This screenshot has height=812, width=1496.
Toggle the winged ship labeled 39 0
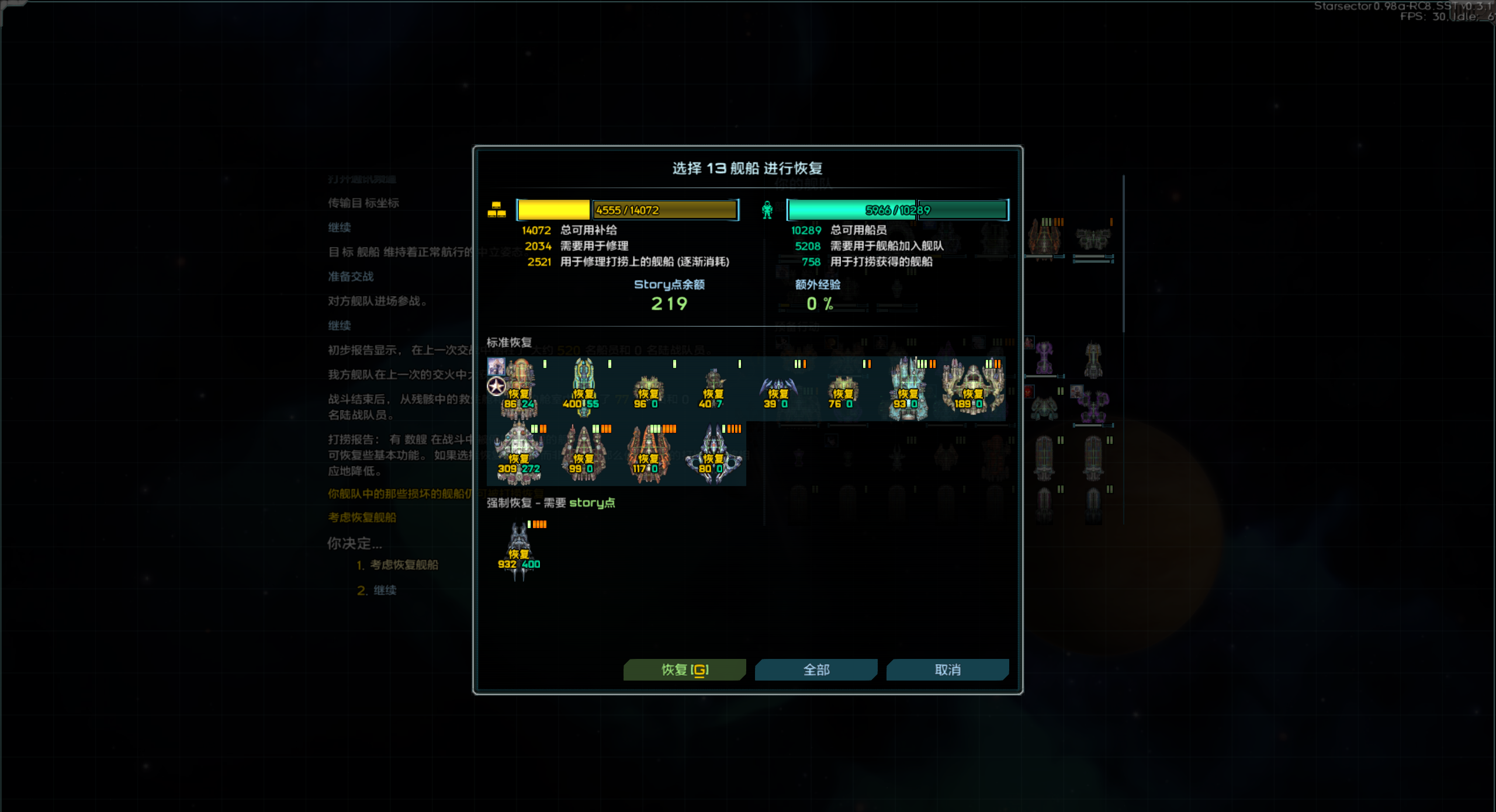click(x=778, y=390)
